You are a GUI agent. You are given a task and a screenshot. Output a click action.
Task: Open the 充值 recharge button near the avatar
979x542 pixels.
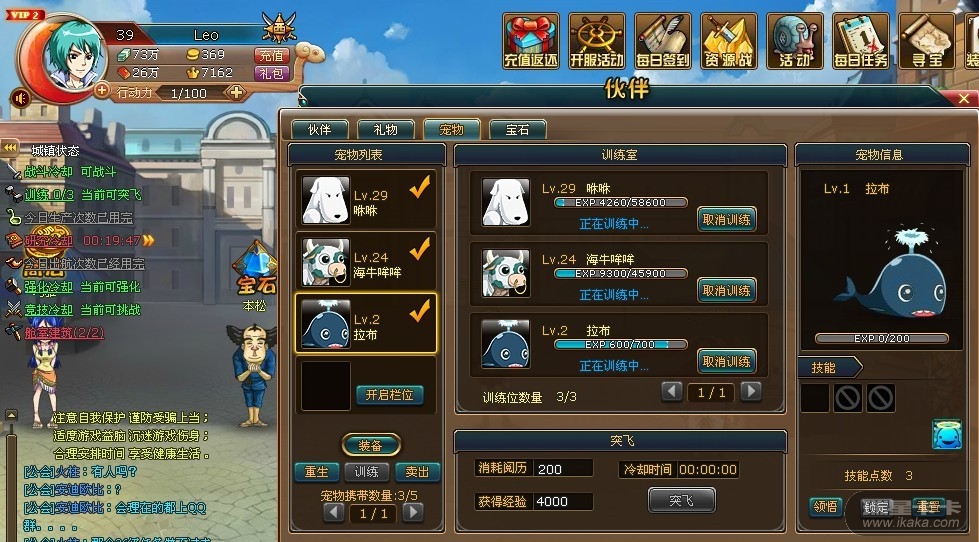271,56
